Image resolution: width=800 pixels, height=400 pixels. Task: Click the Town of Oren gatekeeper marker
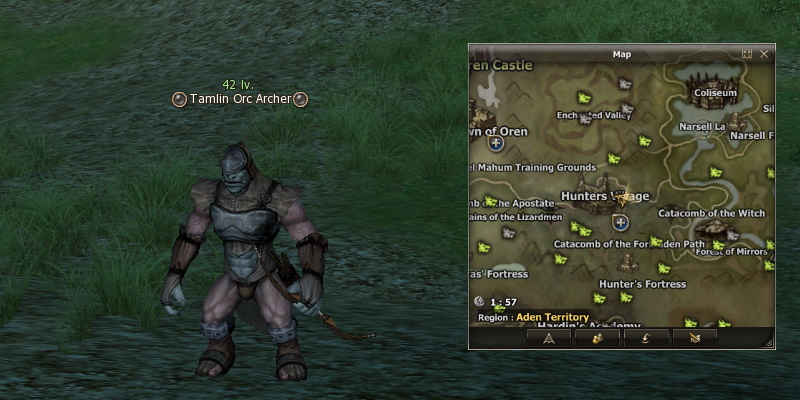click(x=495, y=144)
